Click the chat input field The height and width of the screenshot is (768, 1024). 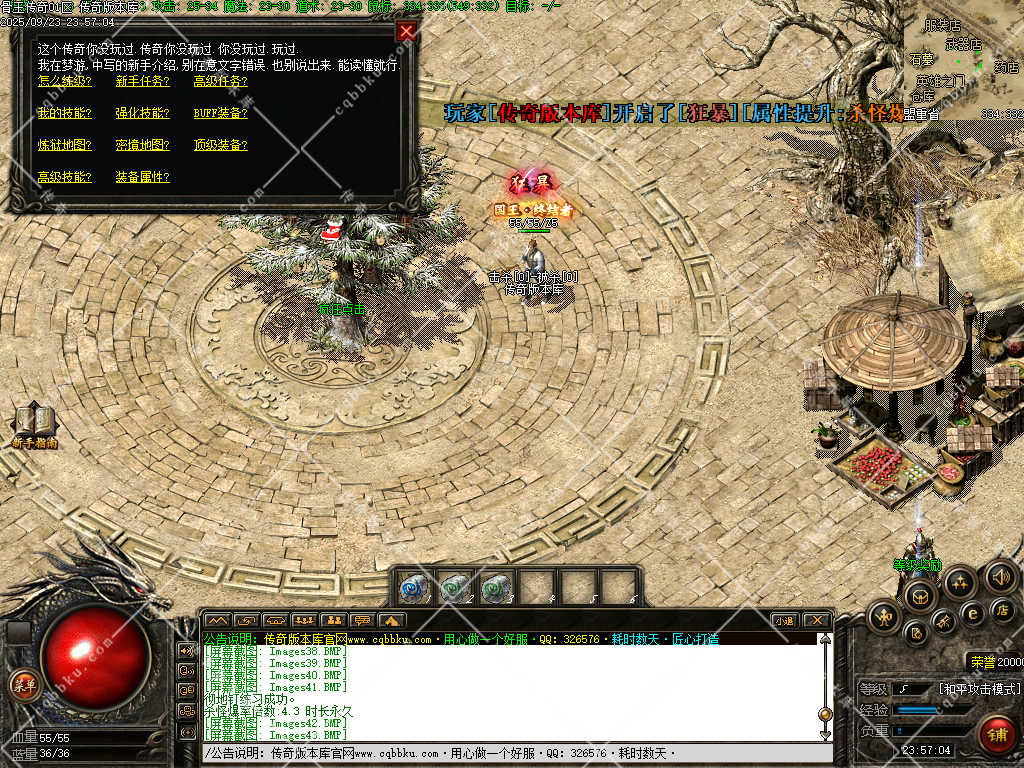[515, 753]
